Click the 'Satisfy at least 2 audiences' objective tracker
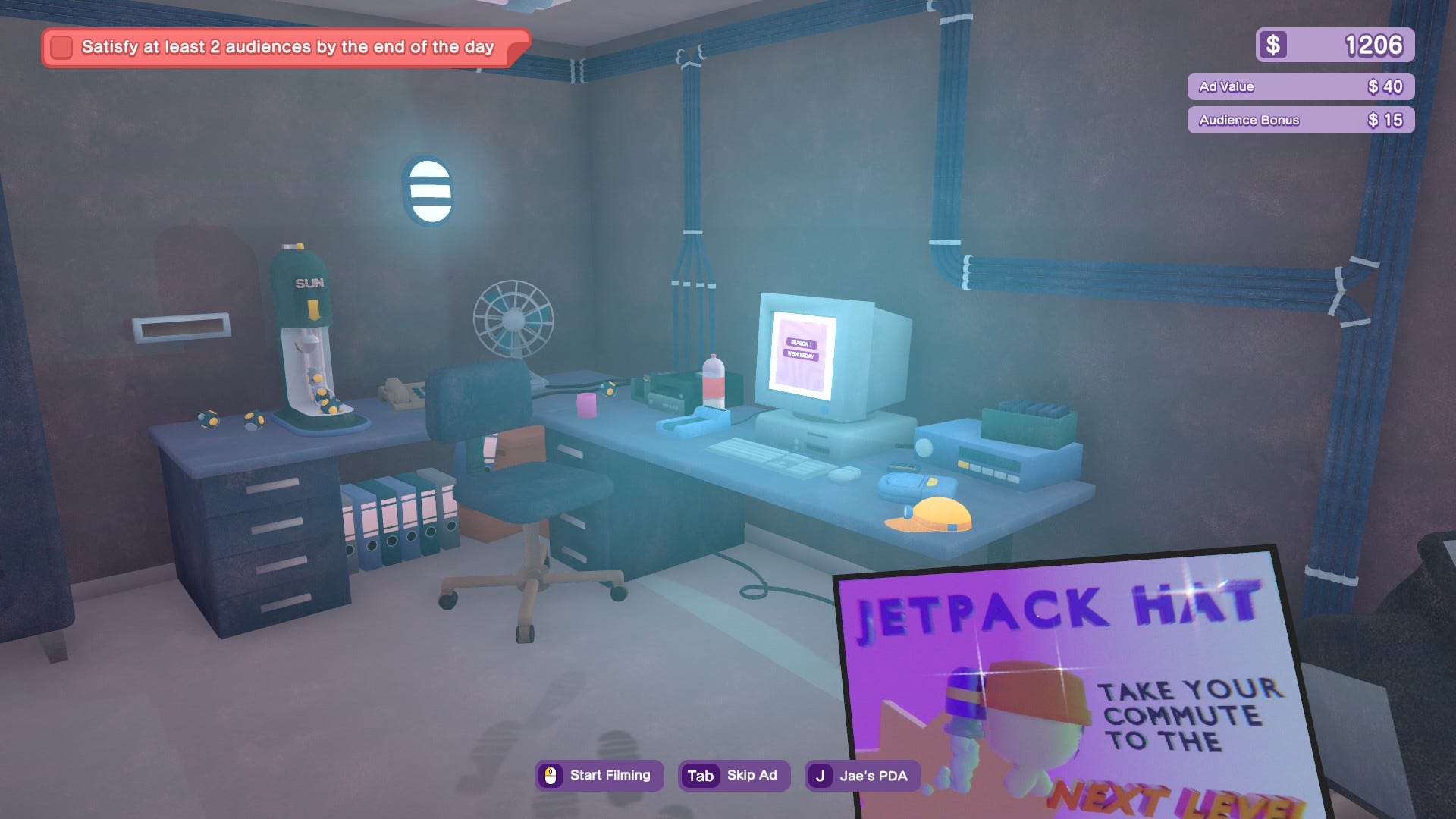The height and width of the screenshot is (819, 1456). [x=287, y=48]
